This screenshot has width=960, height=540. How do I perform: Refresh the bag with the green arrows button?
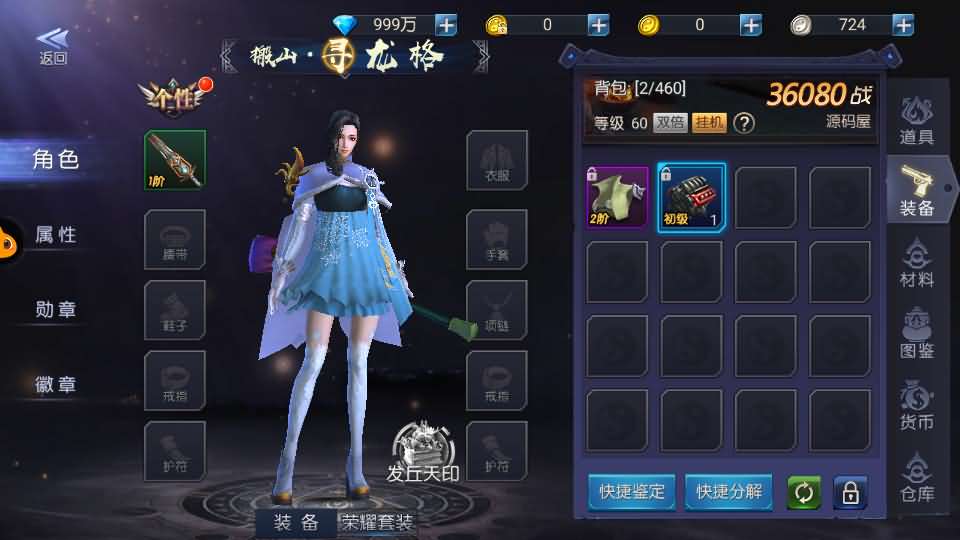[803, 493]
